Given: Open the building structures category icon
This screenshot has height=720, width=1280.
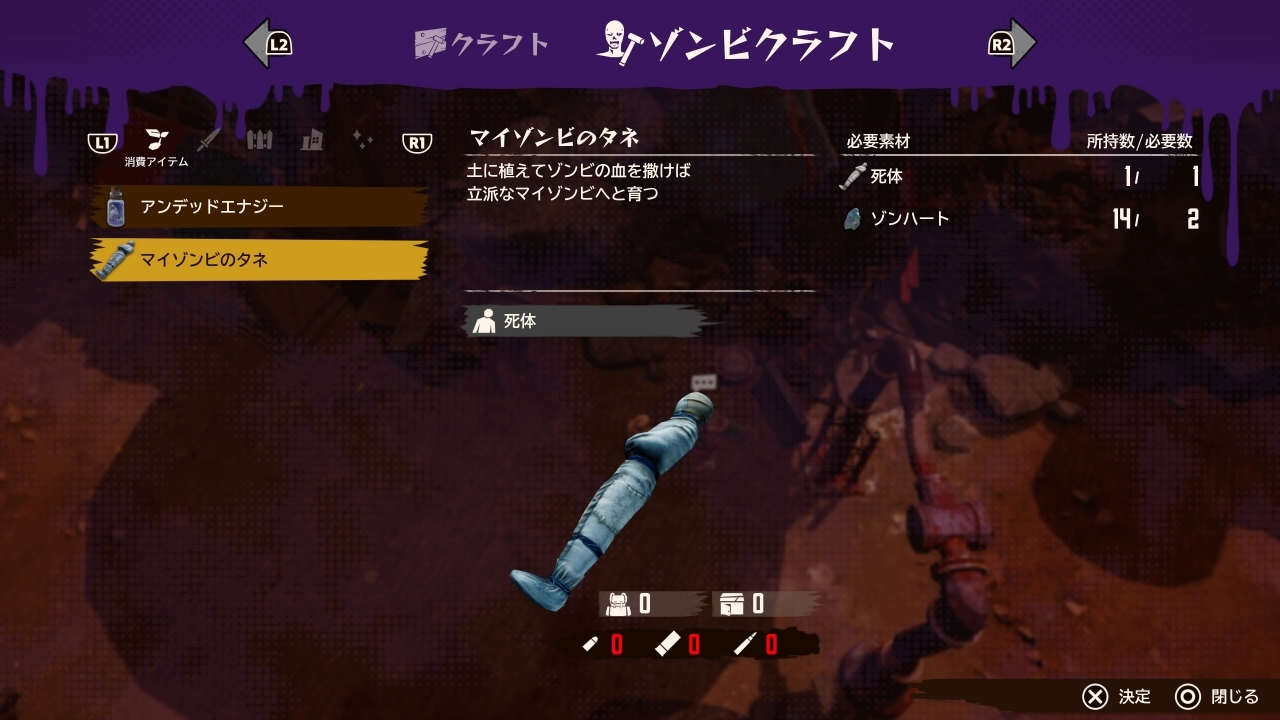Looking at the screenshot, I should 313,139.
